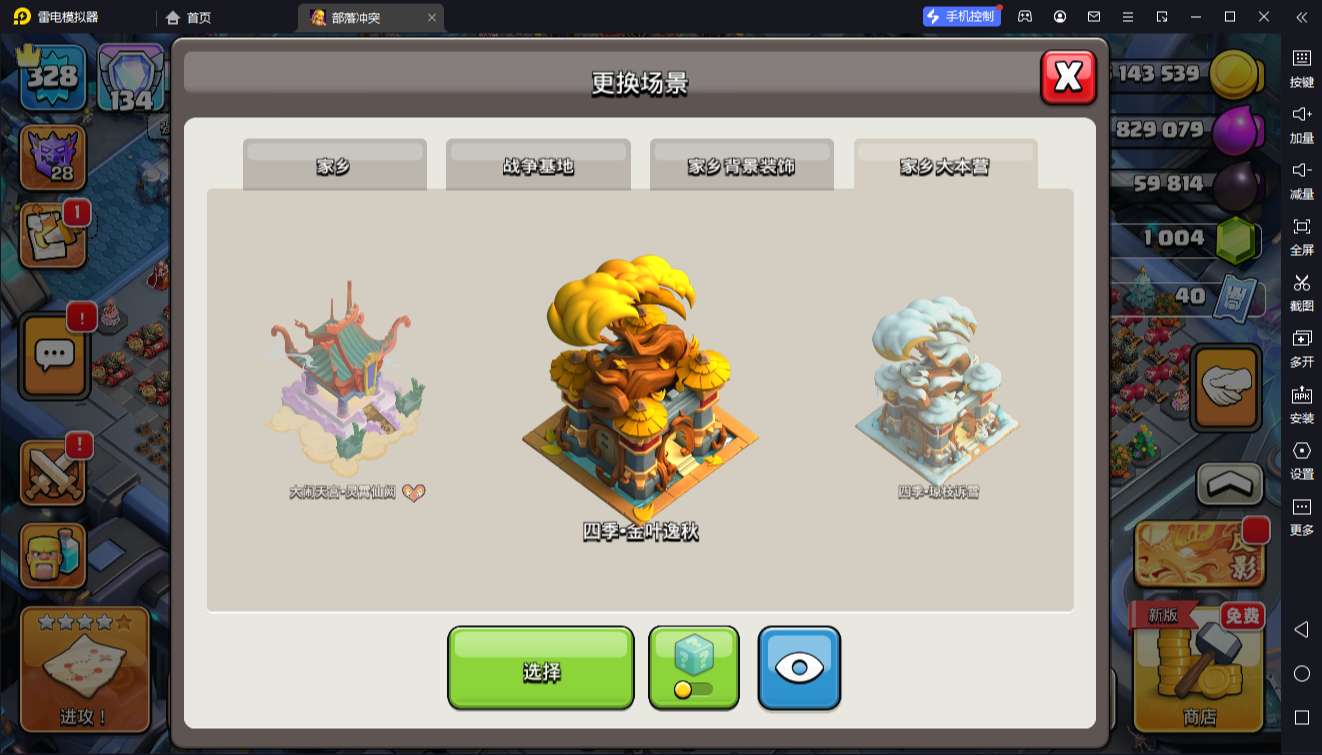Viewport: 1322px width, 755px height.
Task: Open the emulator 设置 settings
Action: (1301, 458)
